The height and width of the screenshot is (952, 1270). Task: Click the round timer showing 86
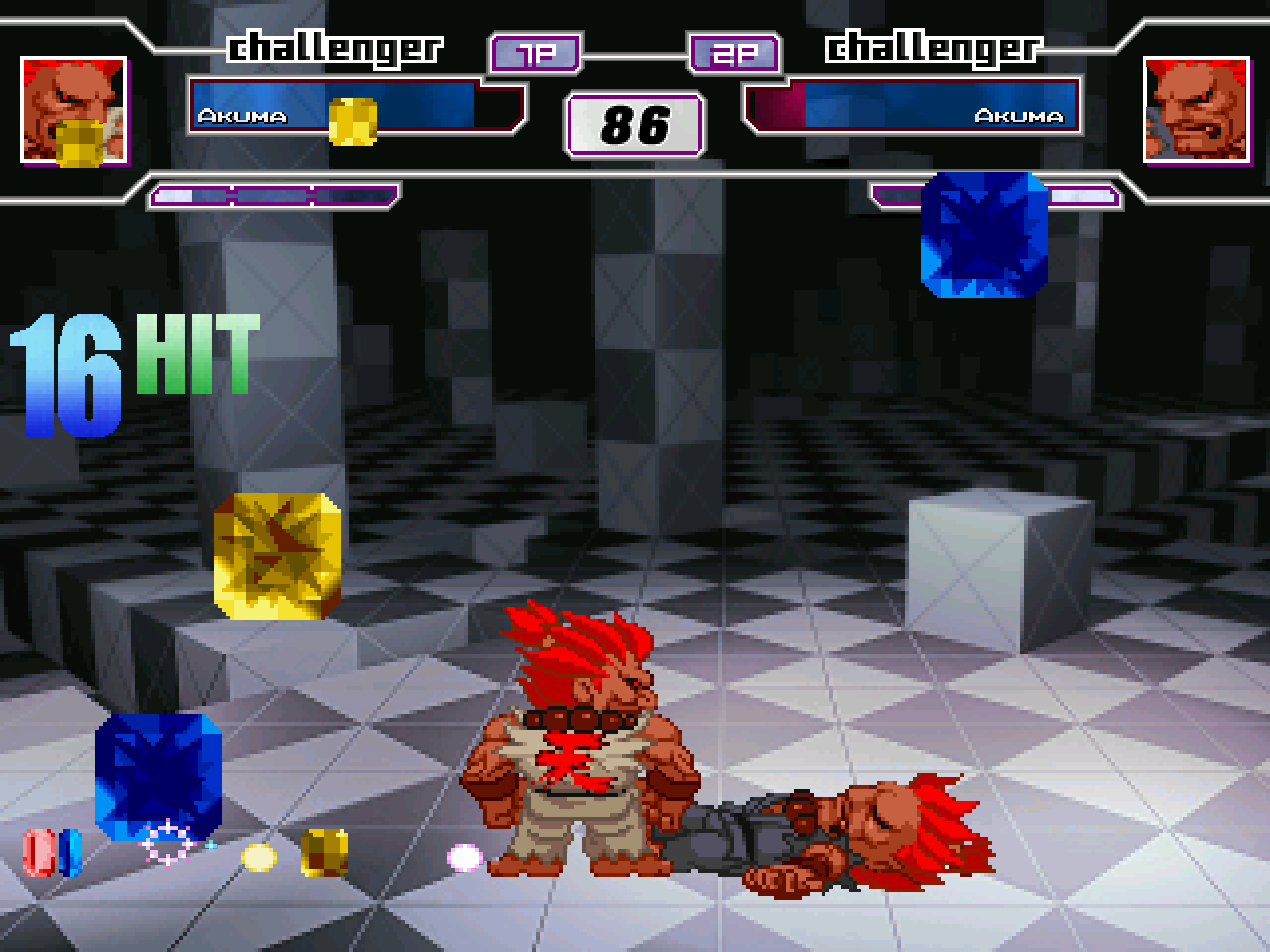635,123
